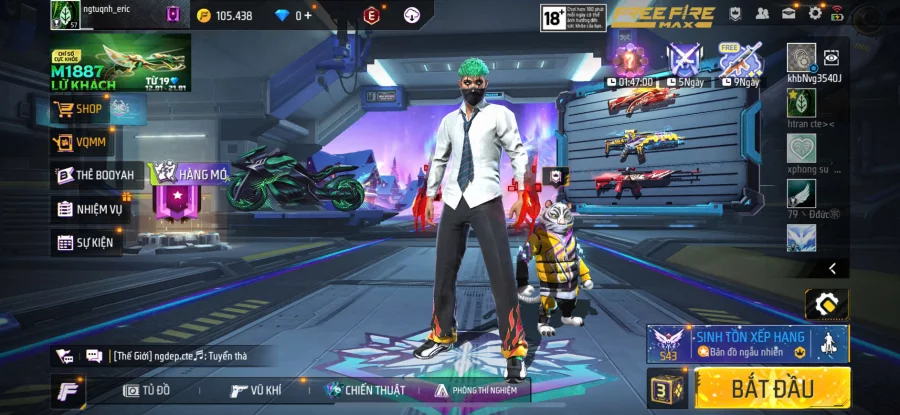
Task: Open THẺ BOOYAH pass
Action: coord(96,176)
